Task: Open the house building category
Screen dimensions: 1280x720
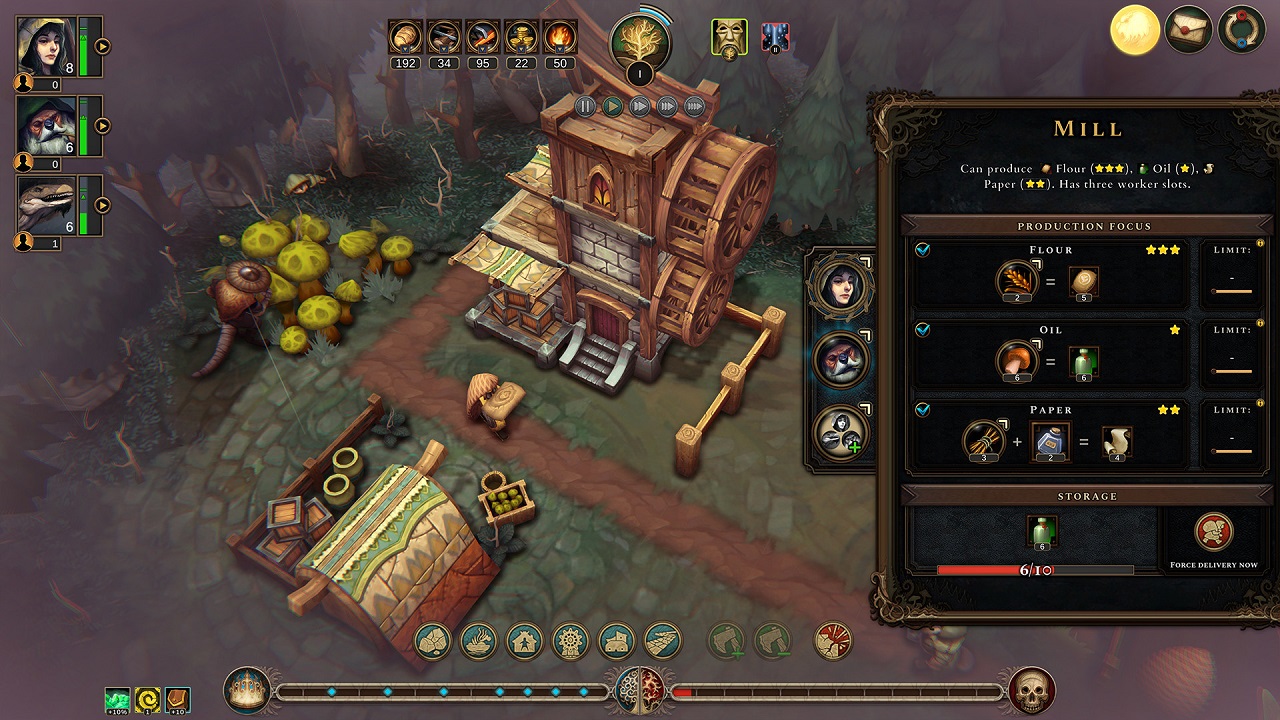Action: coord(525,640)
